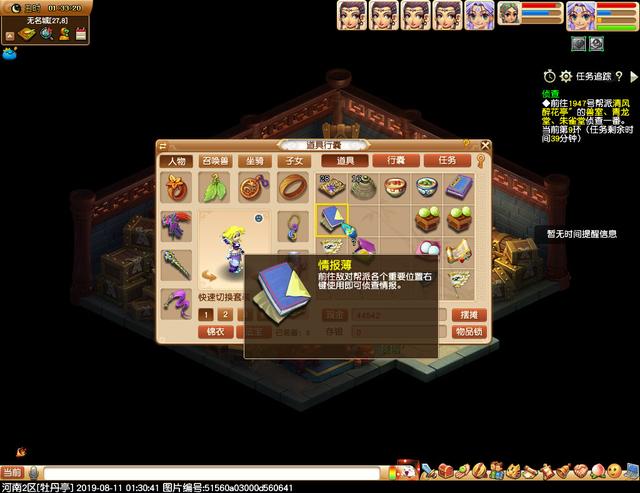Choose quick-switch outfit set 2
The image size is (640, 493).
click(x=226, y=314)
